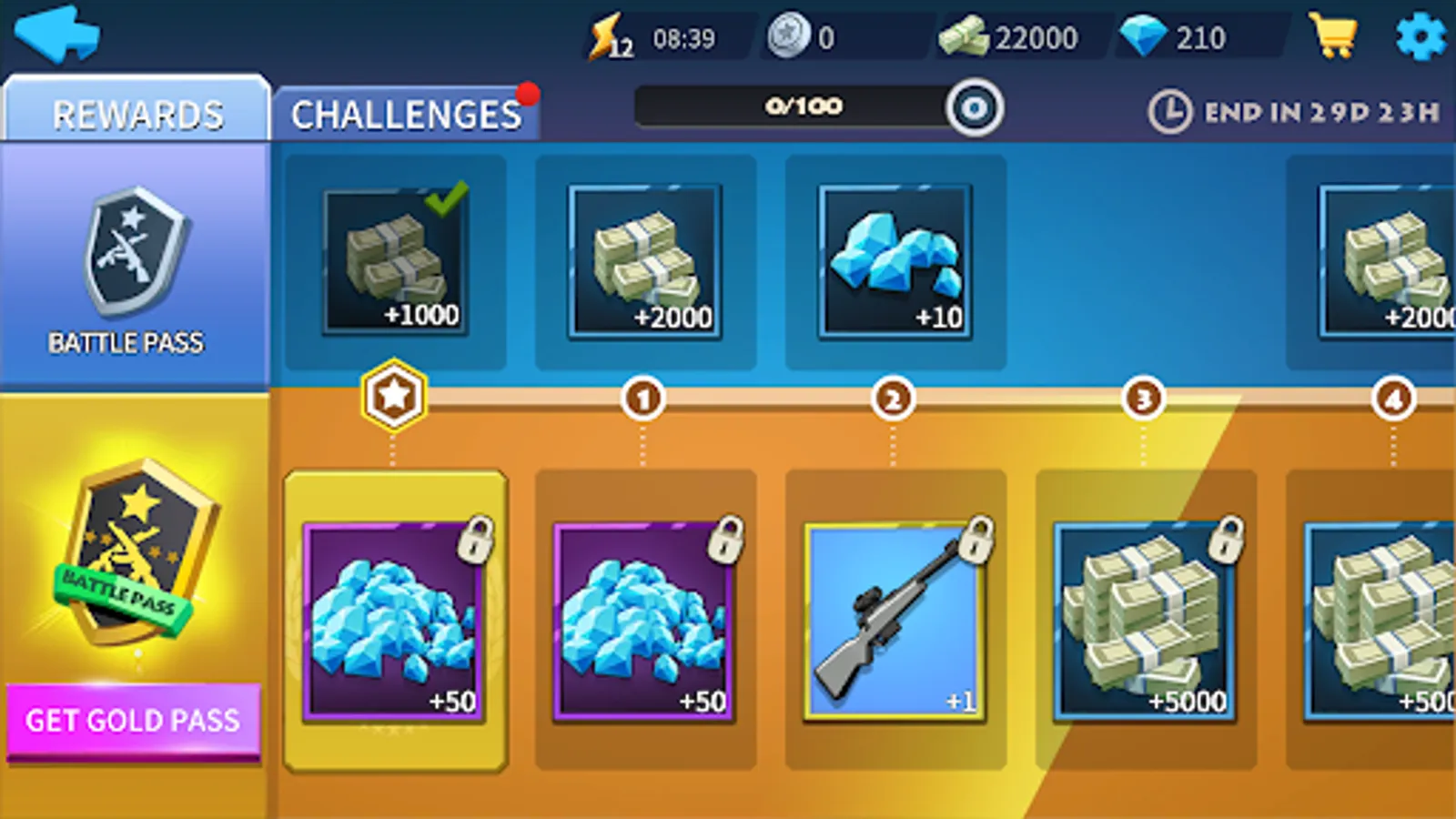Open the +10 diamonds reward card
The height and width of the screenshot is (819, 1456).
pos(895,259)
